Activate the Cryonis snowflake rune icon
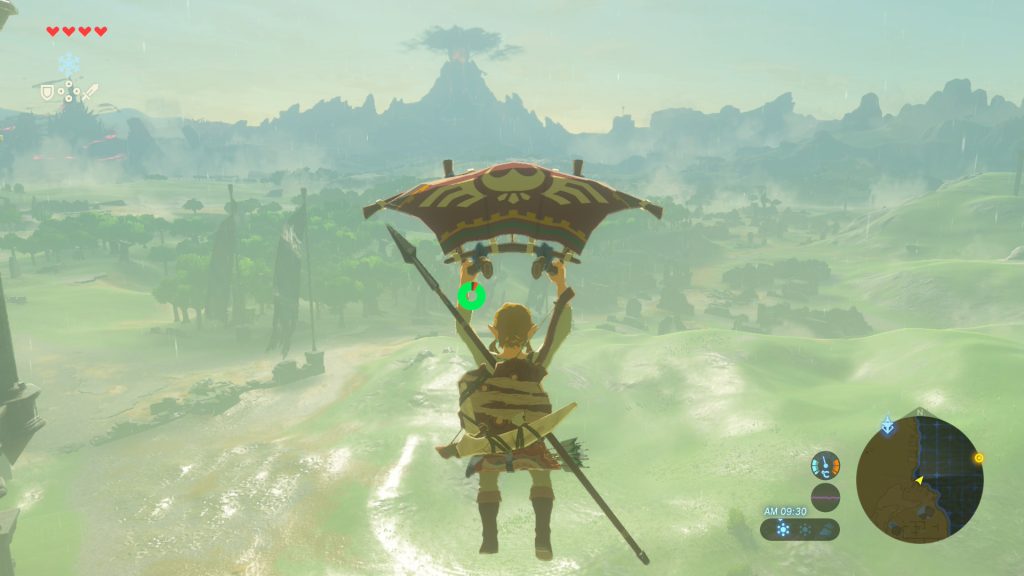The image size is (1024, 576). click(69, 65)
